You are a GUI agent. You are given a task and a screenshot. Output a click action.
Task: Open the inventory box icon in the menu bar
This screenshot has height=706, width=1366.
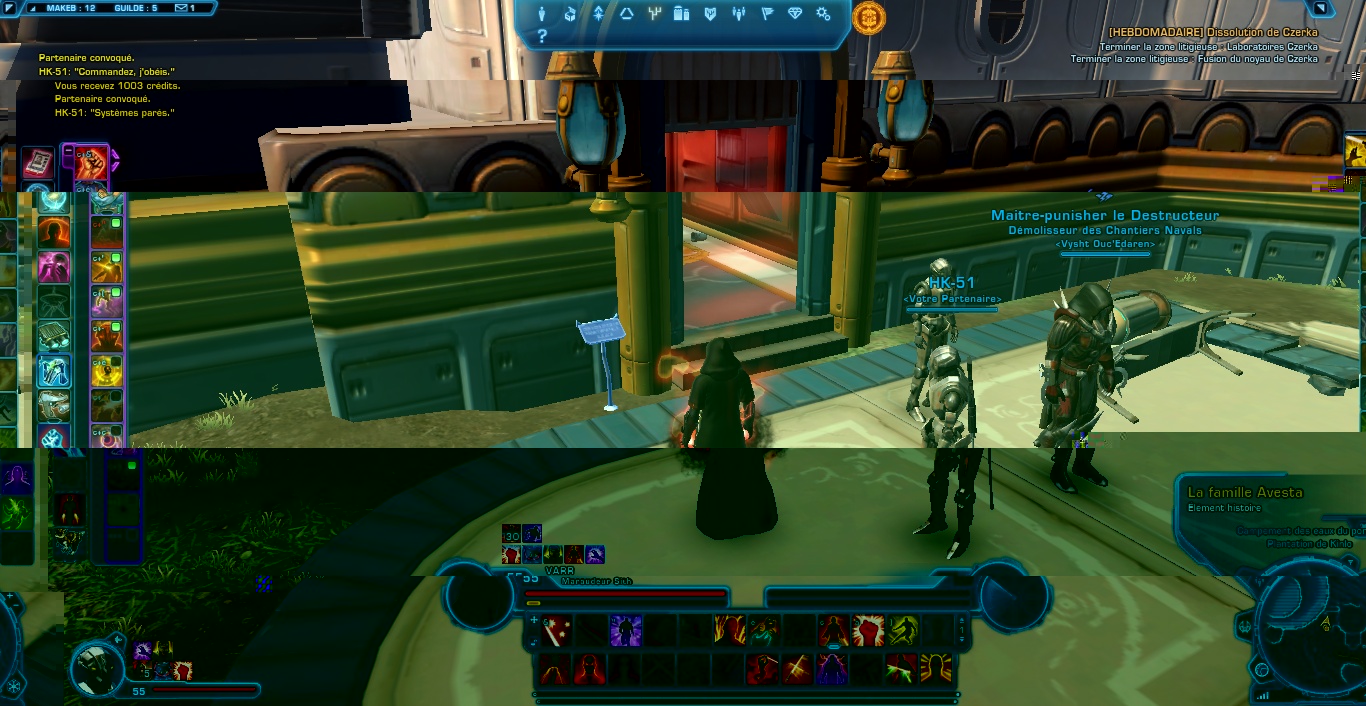tap(571, 14)
